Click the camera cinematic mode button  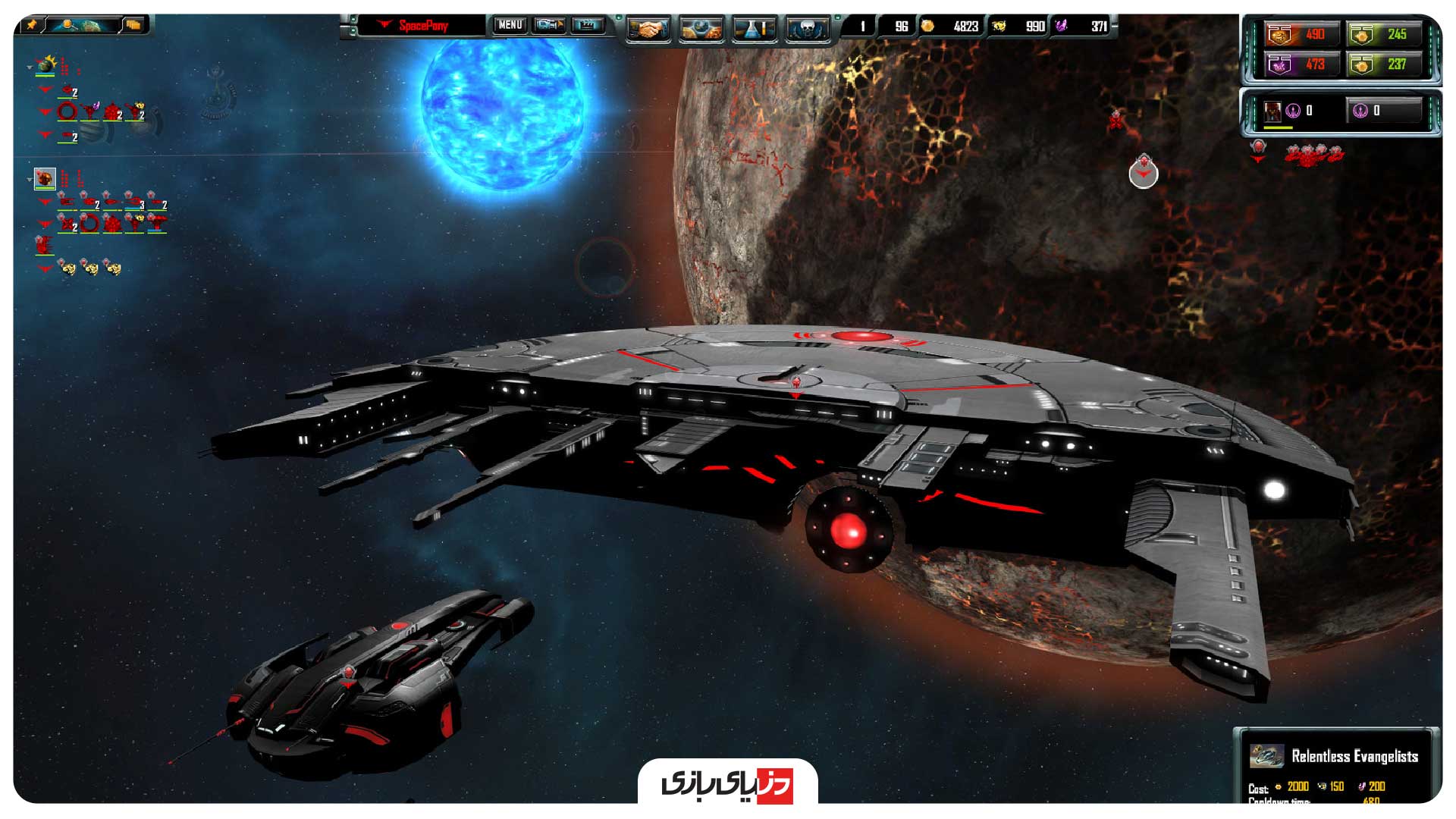(x=549, y=25)
